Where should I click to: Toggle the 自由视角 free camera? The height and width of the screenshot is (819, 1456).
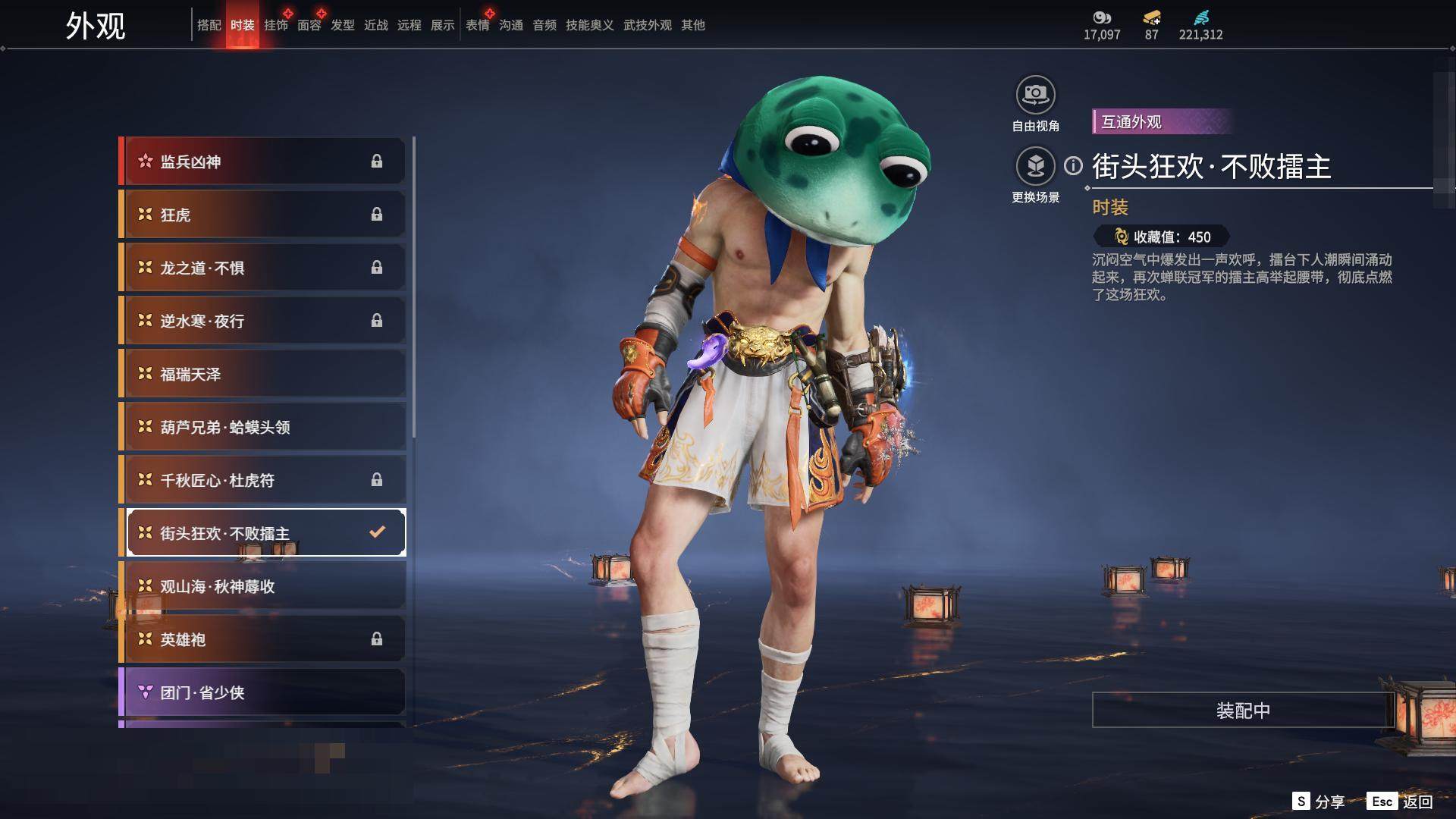tap(1035, 95)
